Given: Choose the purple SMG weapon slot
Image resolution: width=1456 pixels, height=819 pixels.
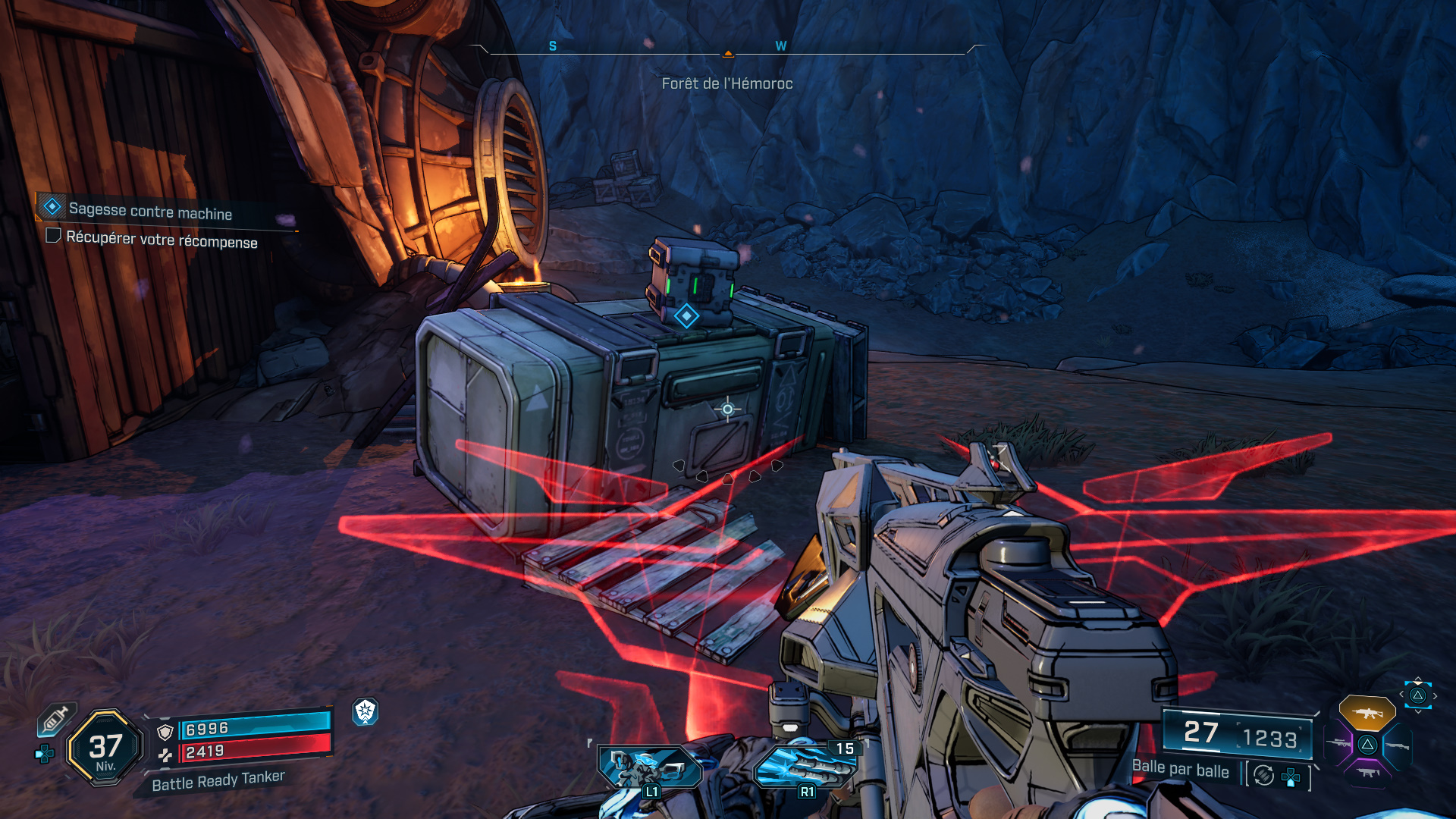Looking at the screenshot, I should point(1367,773).
